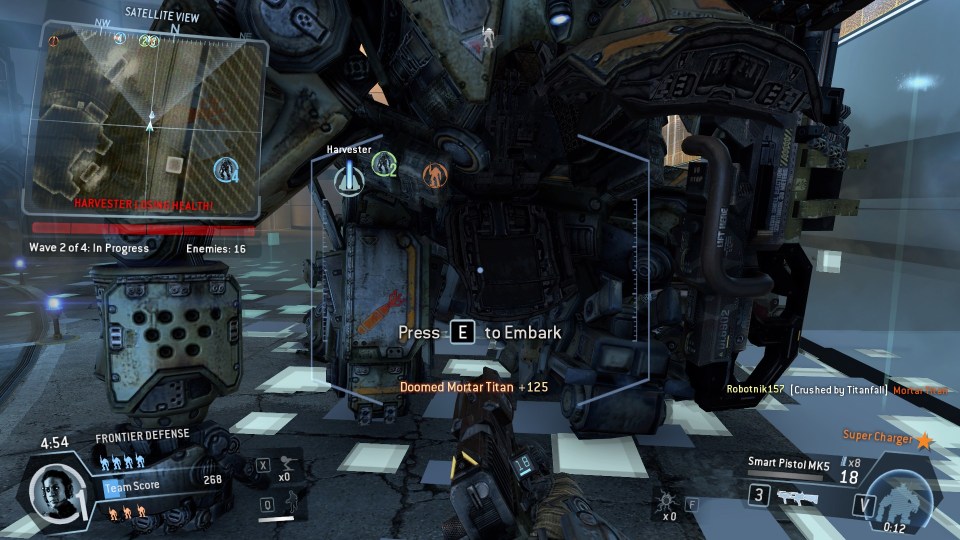Target the orange enemy titan marker
This screenshot has height=540, width=960.
click(433, 176)
